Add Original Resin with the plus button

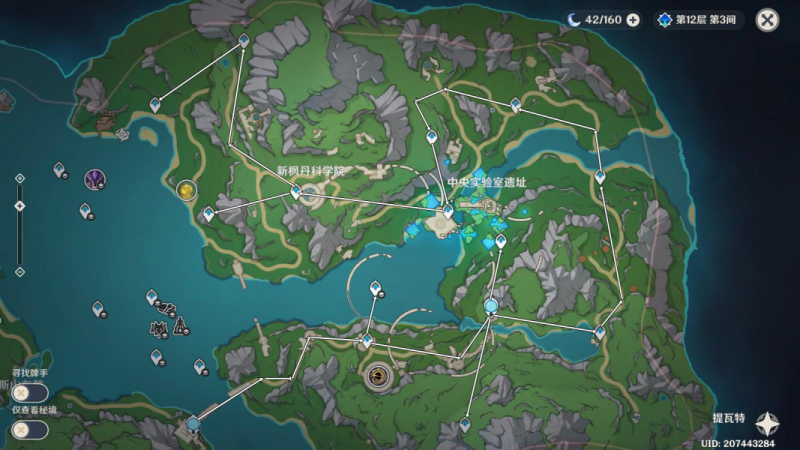[633, 19]
